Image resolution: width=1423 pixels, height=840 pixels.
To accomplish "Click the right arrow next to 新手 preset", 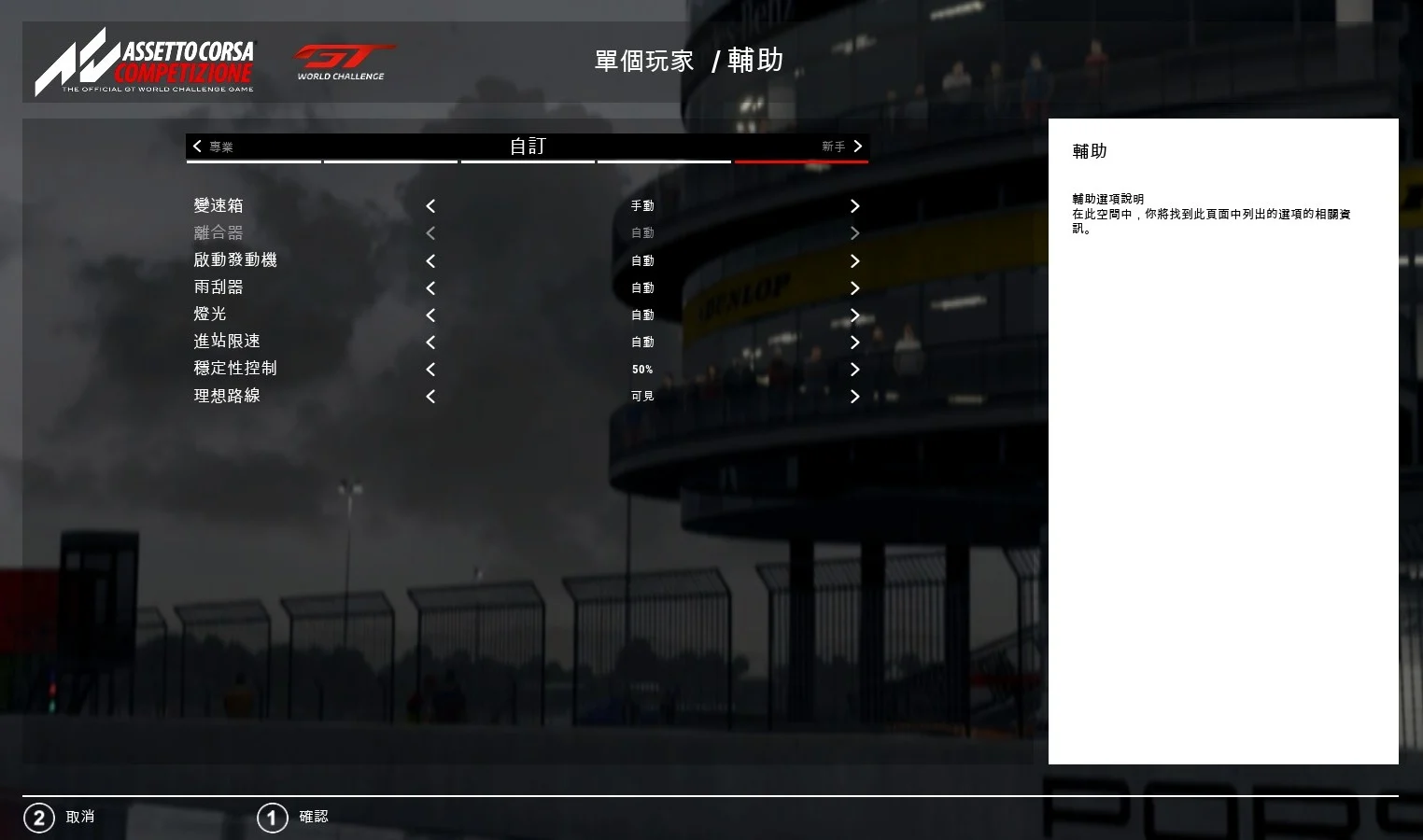I will tap(857, 146).
